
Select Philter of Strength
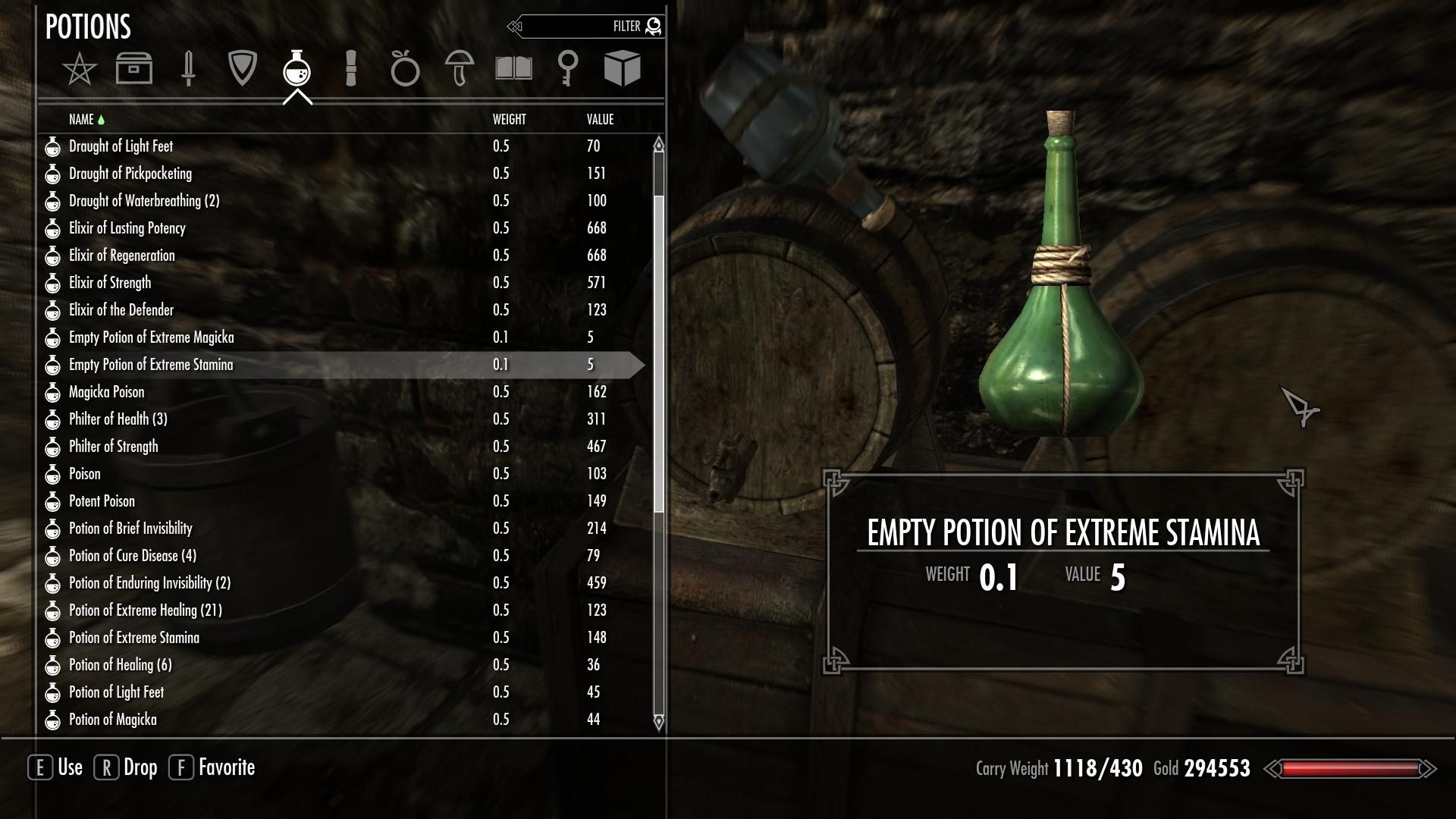tap(114, 447)
